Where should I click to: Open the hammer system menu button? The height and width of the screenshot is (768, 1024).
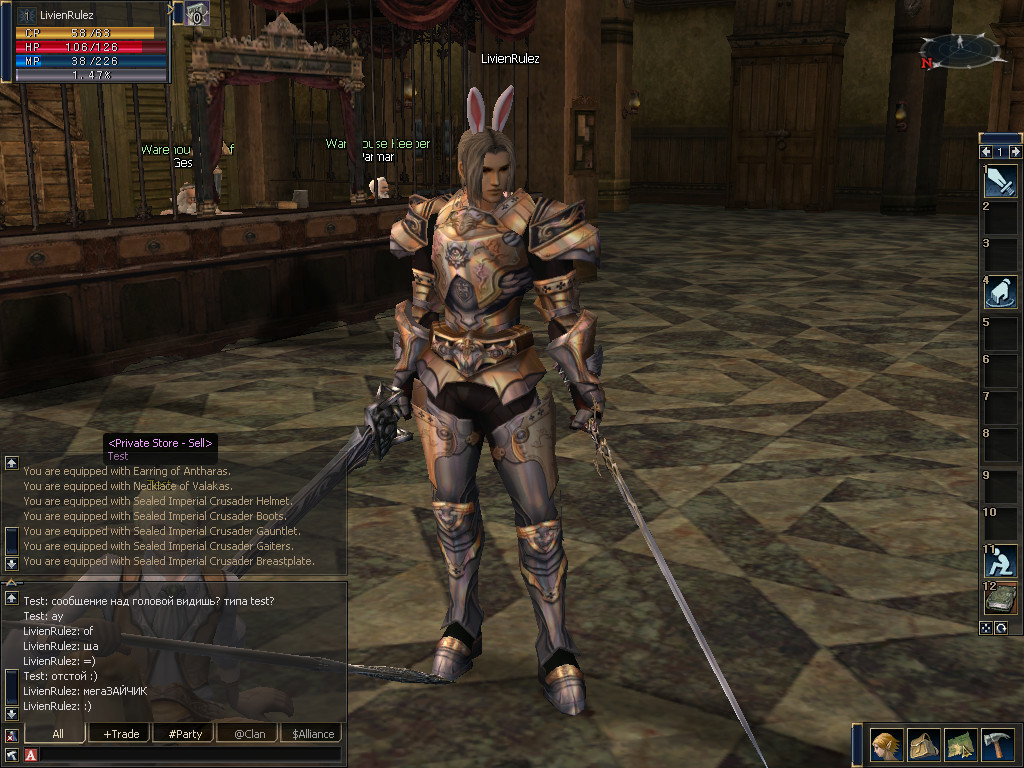[996, 746]
